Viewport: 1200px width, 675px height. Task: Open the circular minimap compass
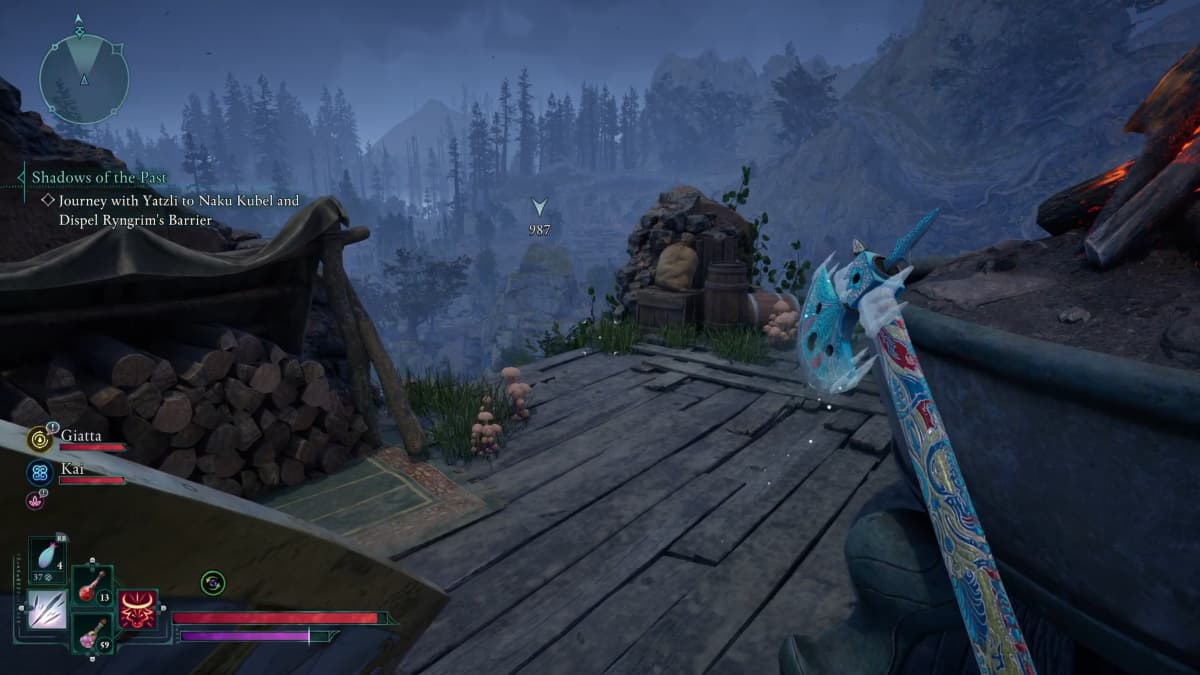click(84, 78)
